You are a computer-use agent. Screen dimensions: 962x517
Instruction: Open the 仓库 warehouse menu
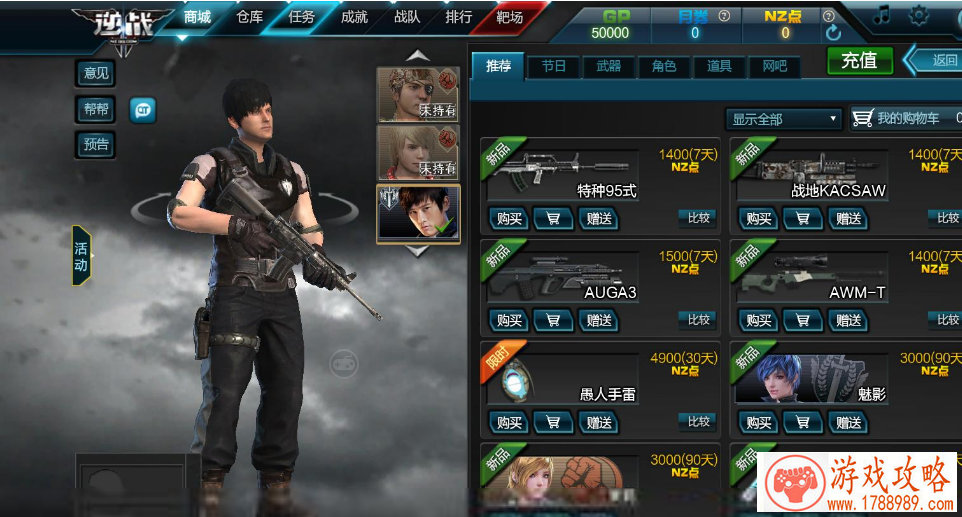[x=249, y=17]
